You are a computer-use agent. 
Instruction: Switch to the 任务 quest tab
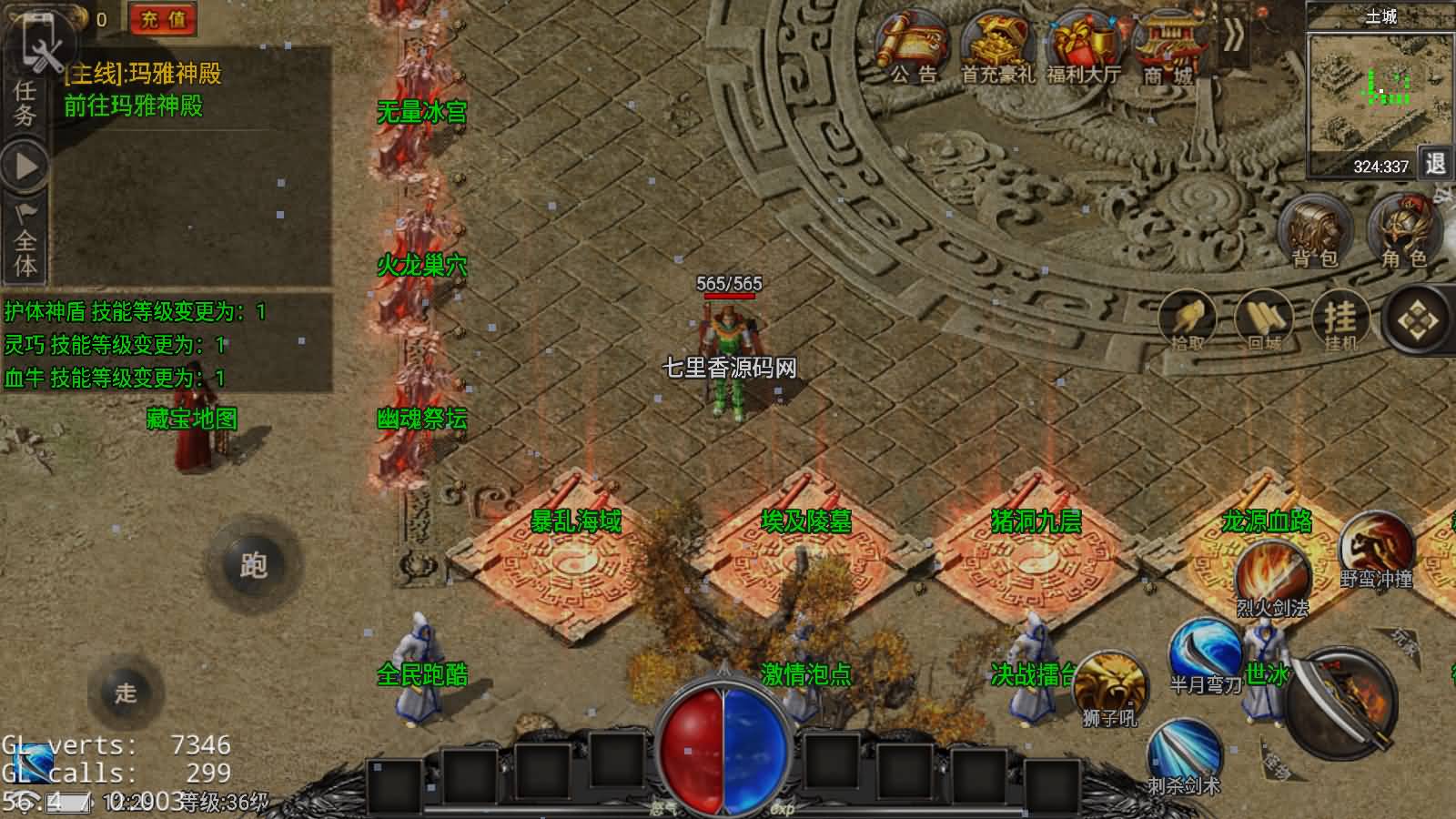coord(25,102)
